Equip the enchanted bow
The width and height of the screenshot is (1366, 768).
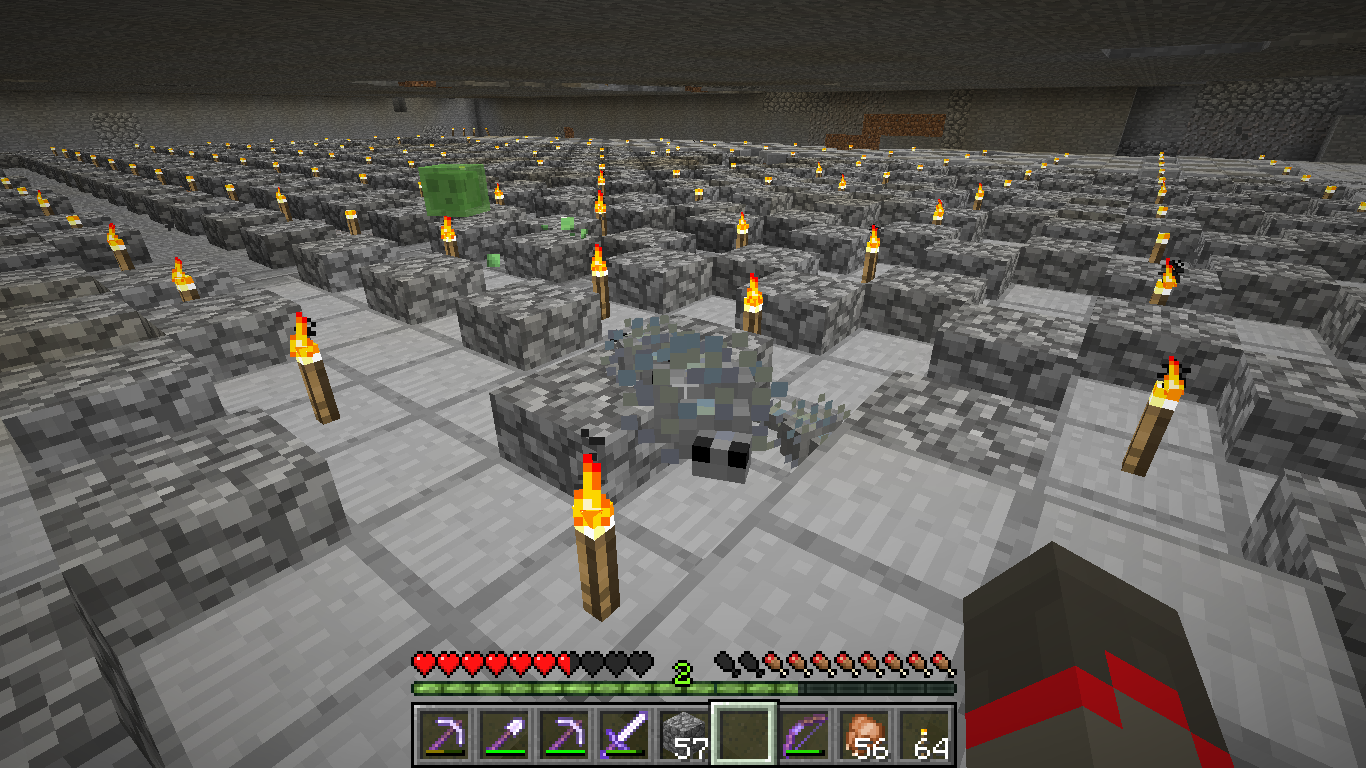pyautogui.click(x=803, y=735)
